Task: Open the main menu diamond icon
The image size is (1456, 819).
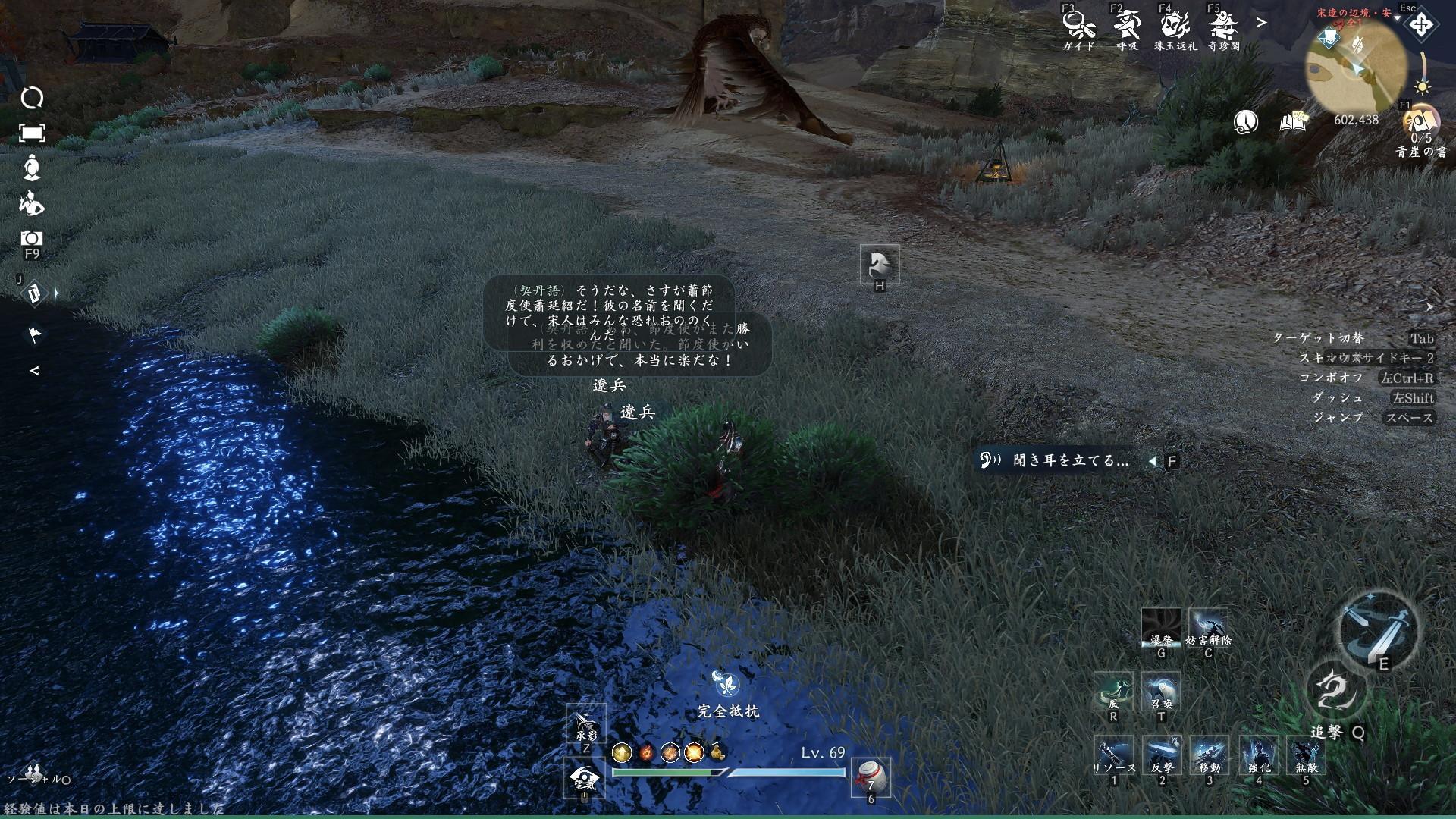Action: tap(1420, 25)
